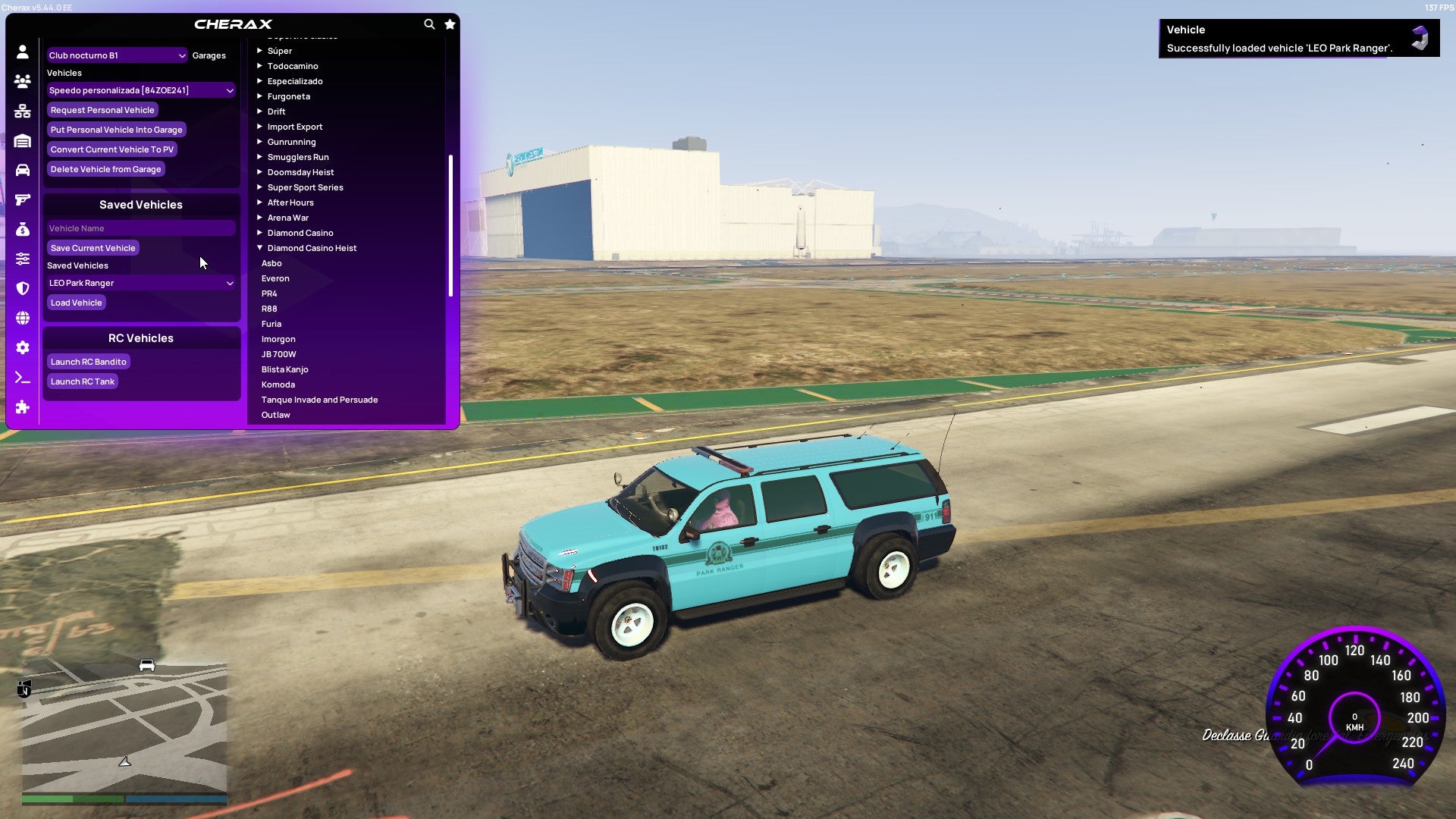Open the self/player options panel
This screenshot has width=1456, height=819.
pyautogui.click(x=23, y=50)
